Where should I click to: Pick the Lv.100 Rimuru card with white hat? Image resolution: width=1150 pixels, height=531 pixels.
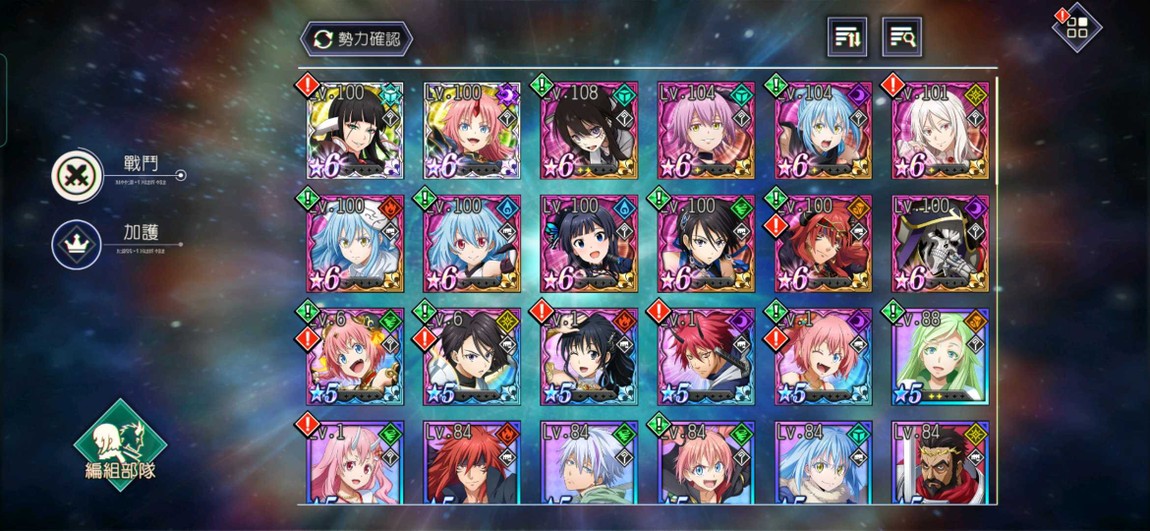click(x=355, y=244)
